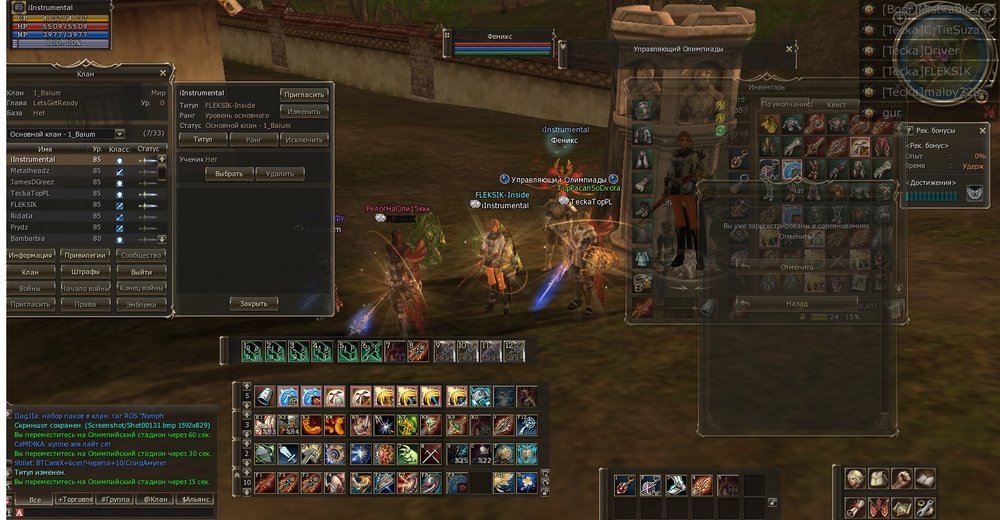
Task: Open clan Привилегии
Action: (x=84, y=256)
